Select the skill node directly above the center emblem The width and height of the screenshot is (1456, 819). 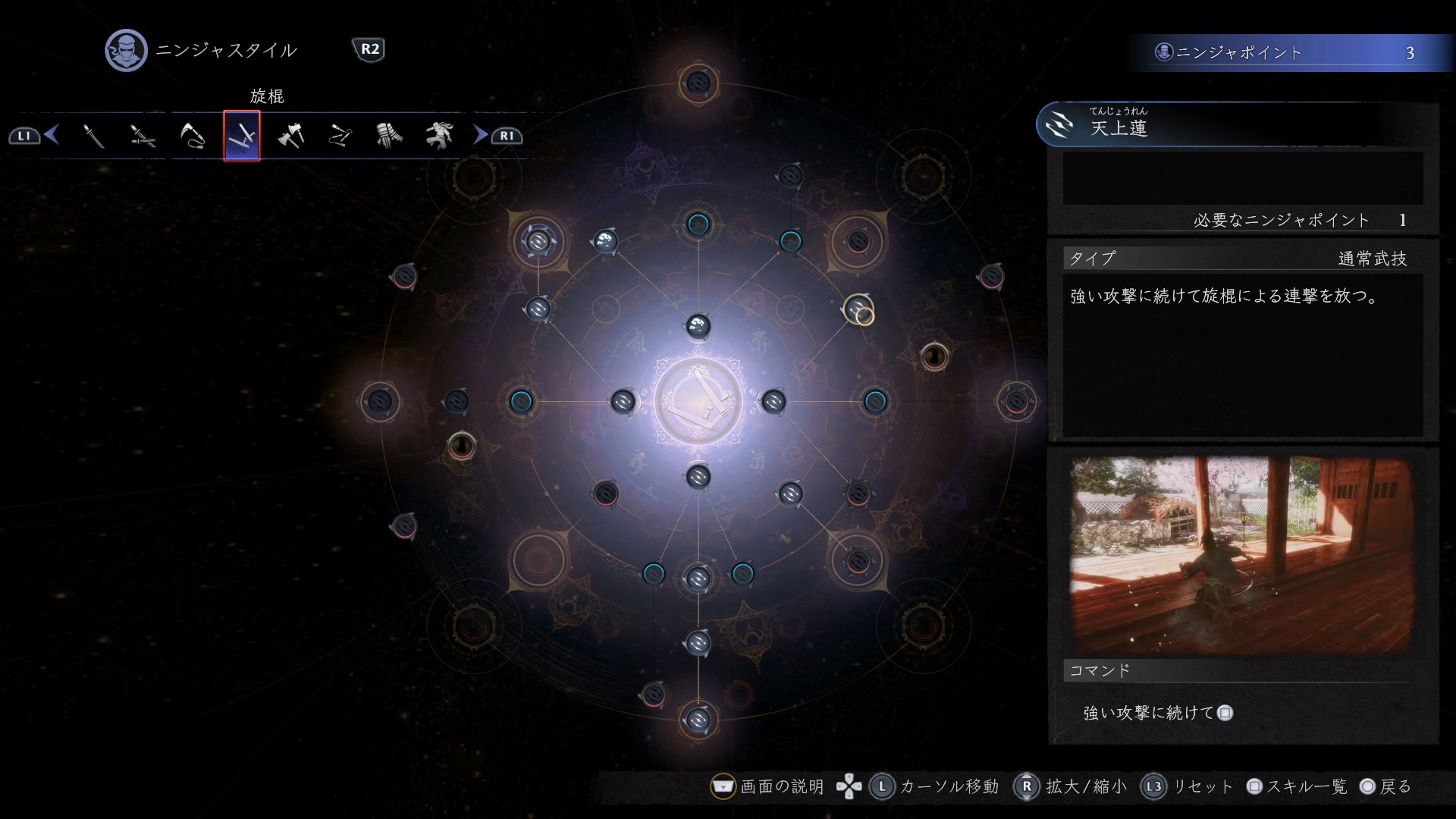[x=698, y=326]
